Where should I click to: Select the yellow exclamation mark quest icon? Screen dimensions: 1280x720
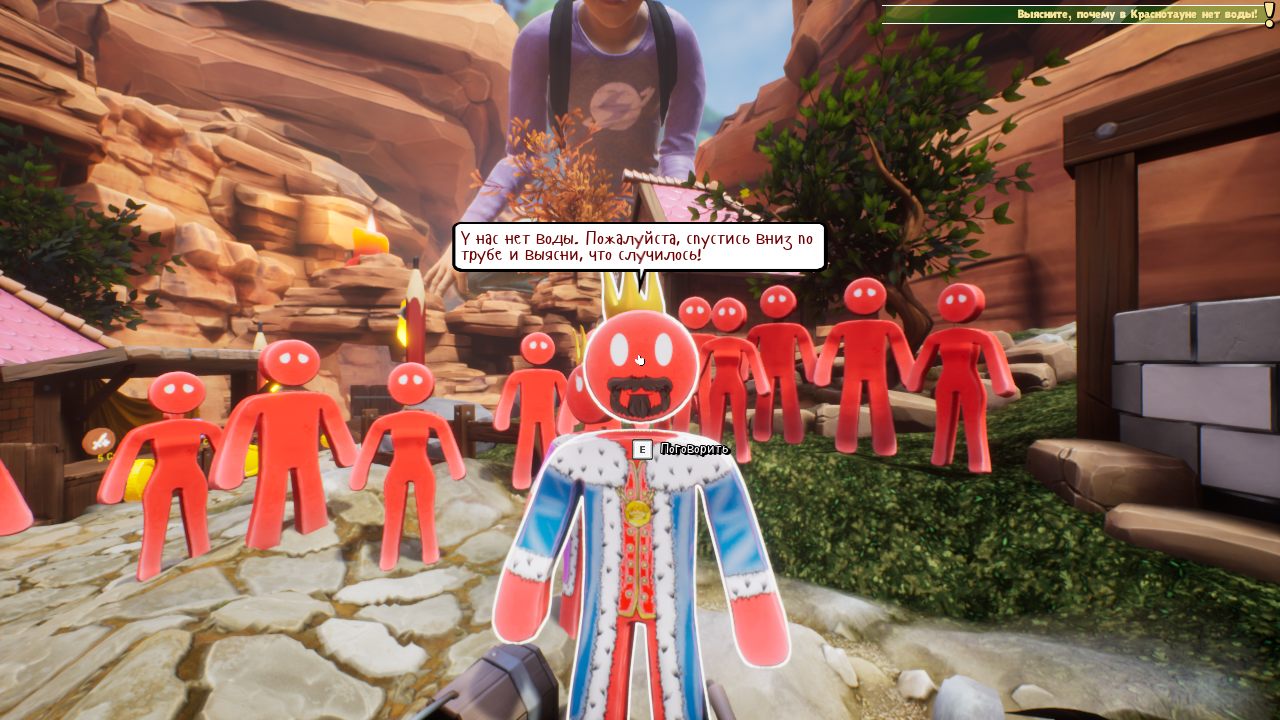point(1269,14)
